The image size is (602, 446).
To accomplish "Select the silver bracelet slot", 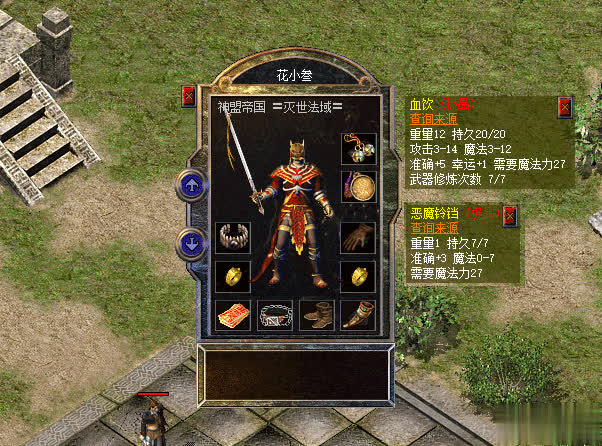I will click(233, 237).
